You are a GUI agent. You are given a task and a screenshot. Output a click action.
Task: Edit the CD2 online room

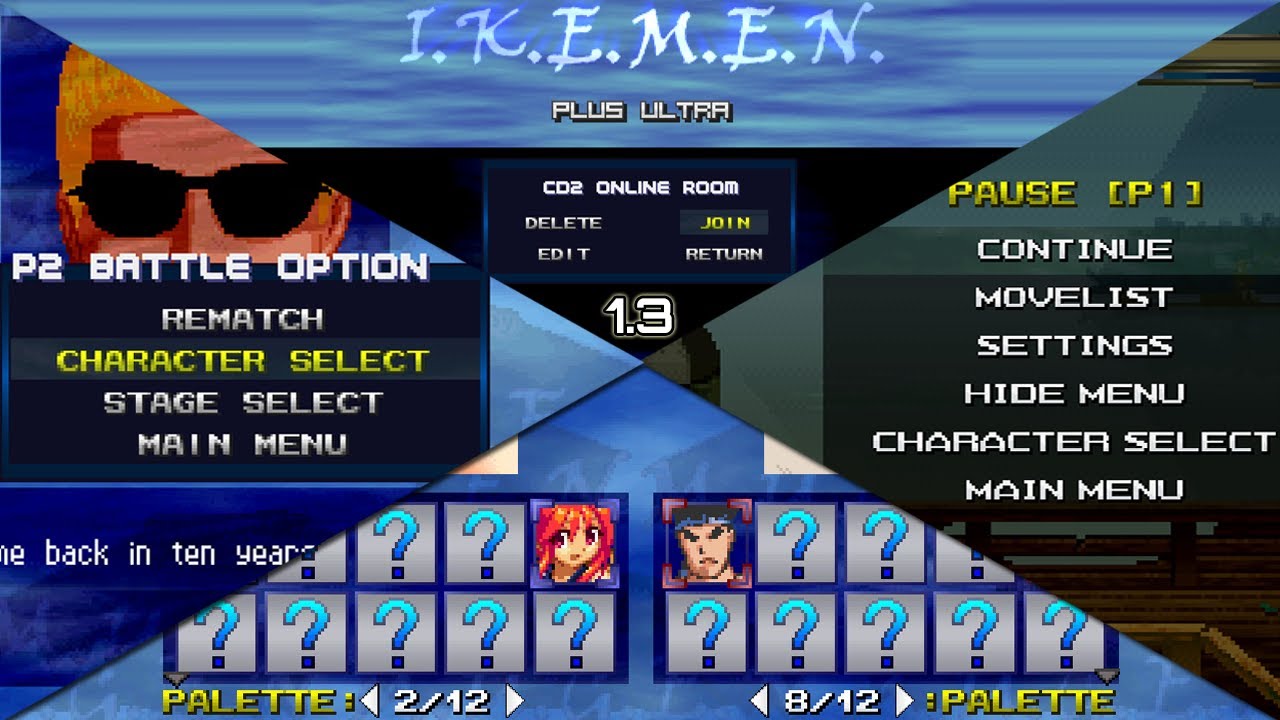(x=563, y=254)
